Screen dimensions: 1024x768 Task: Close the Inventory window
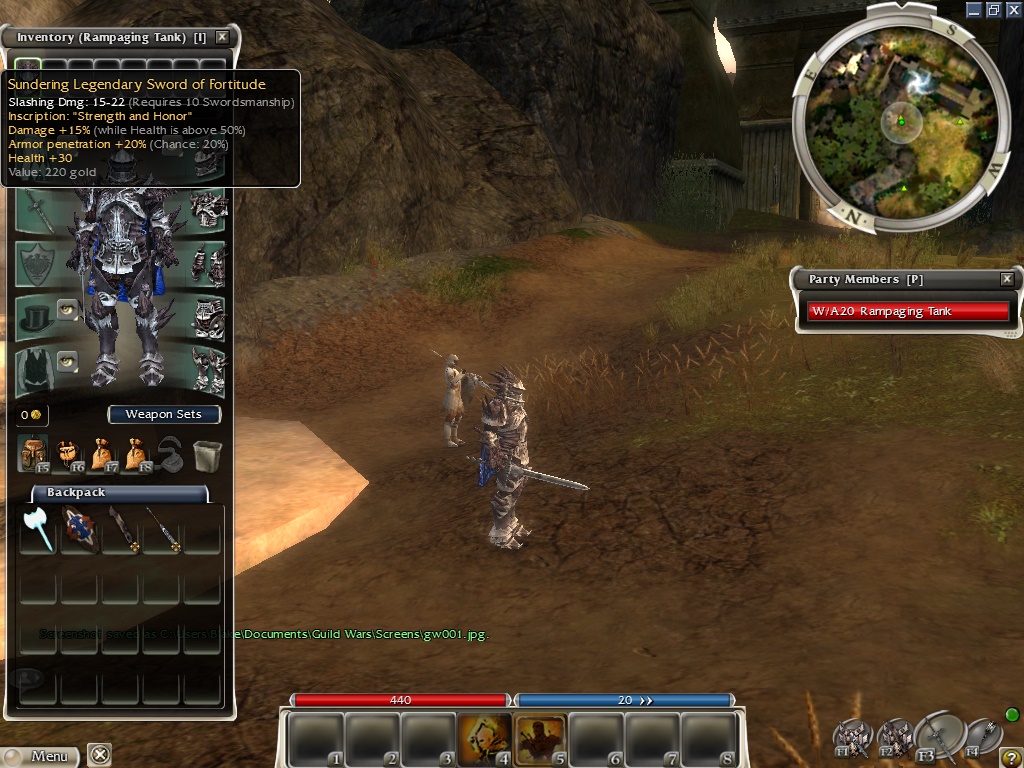pyautogui.click(x=222, y=37)
